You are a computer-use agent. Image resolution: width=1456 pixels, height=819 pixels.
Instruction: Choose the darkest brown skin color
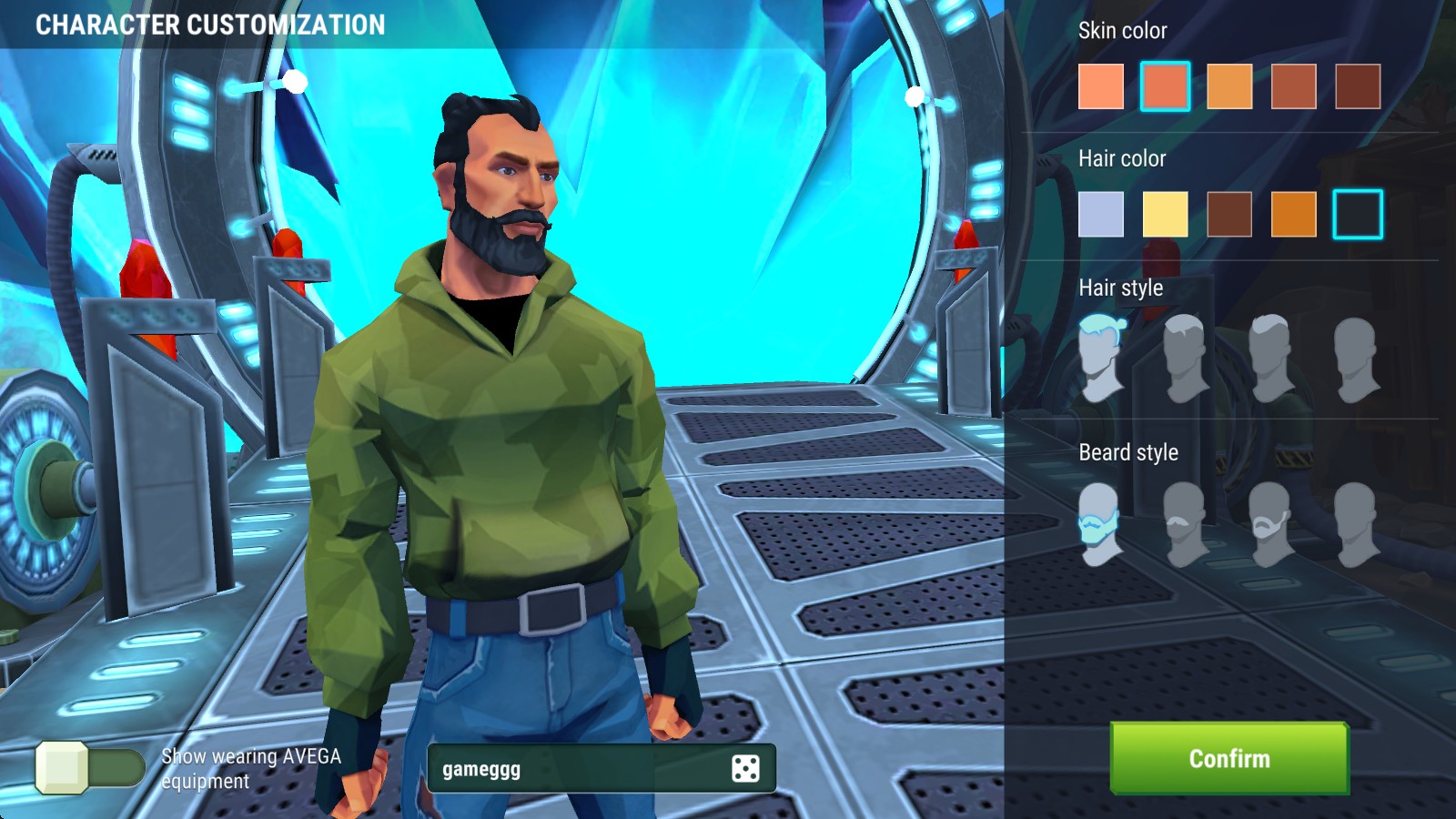pos(1358,86)
